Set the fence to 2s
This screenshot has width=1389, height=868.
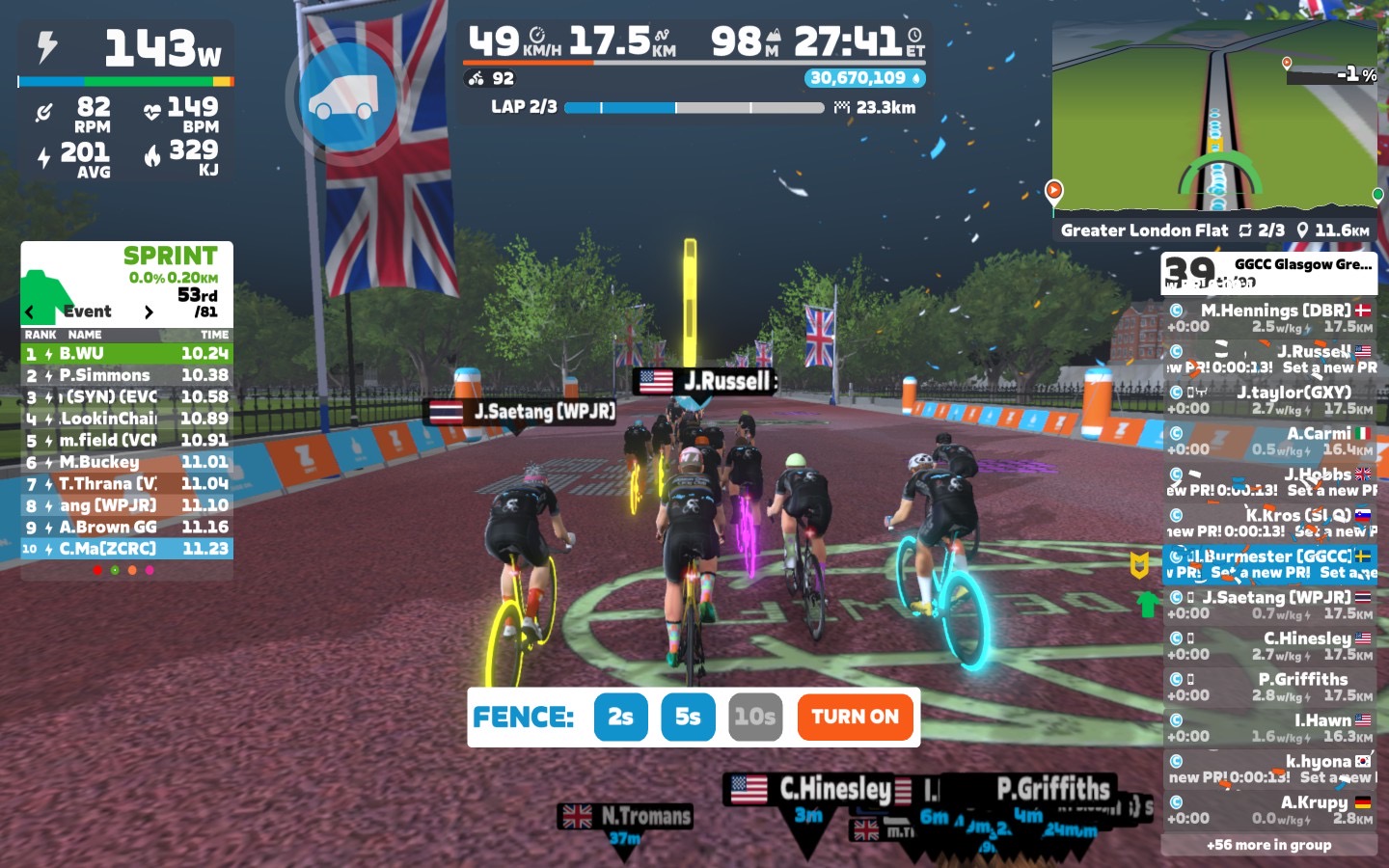coord(620,717)
